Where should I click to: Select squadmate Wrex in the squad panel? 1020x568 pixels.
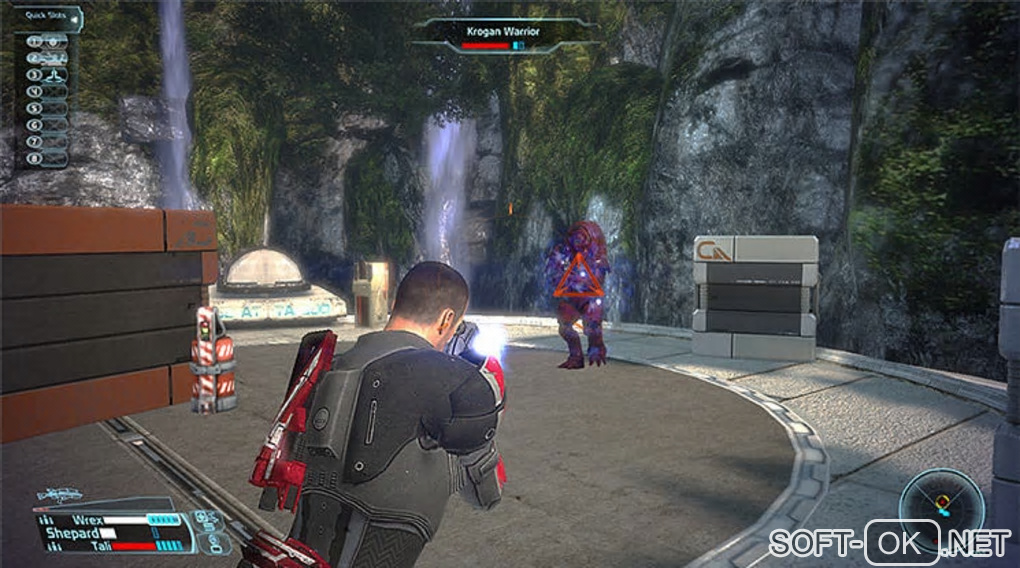90,520
